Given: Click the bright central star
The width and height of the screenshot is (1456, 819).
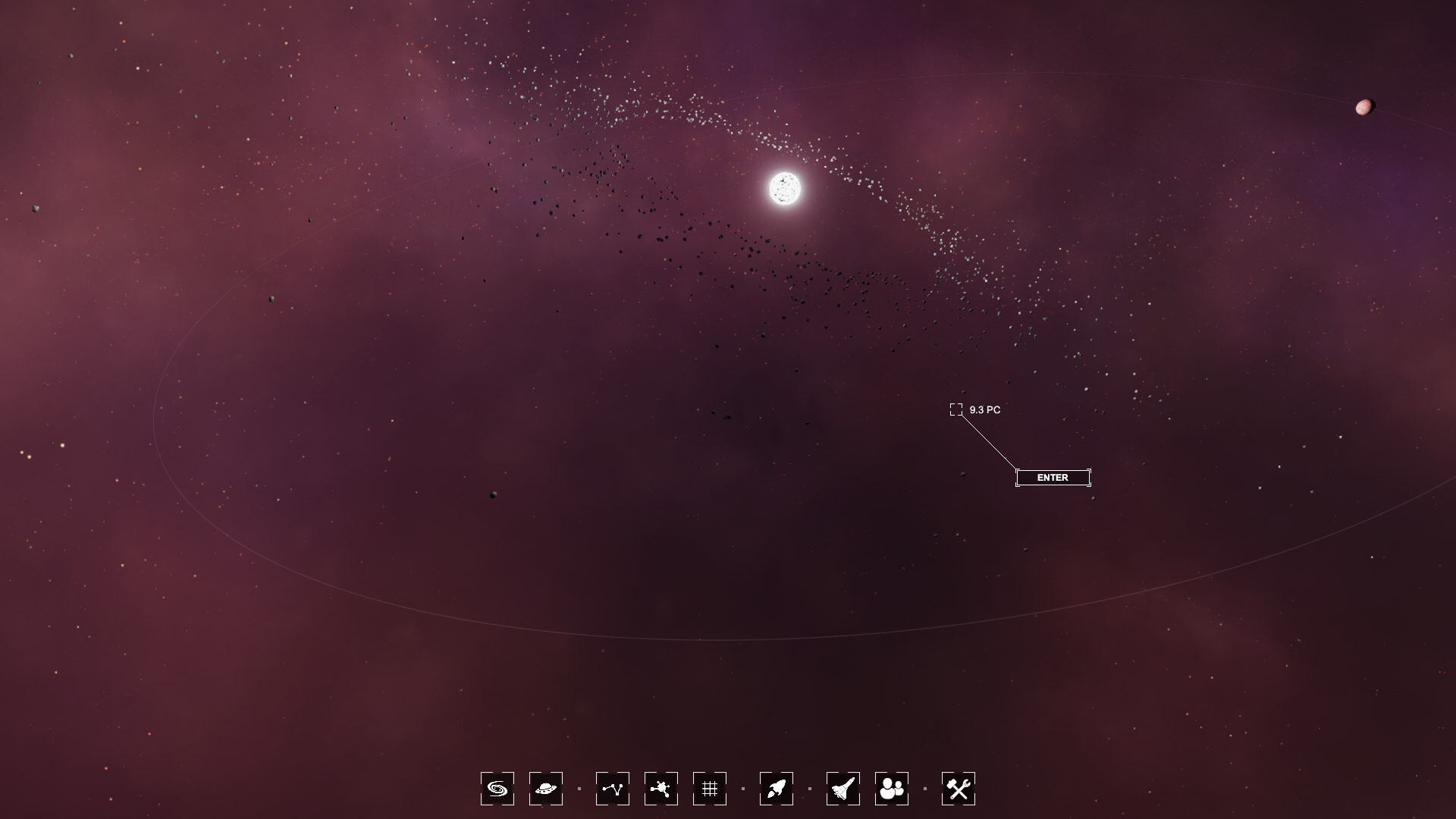Looking at the screenshot, I should coord(785,190).
